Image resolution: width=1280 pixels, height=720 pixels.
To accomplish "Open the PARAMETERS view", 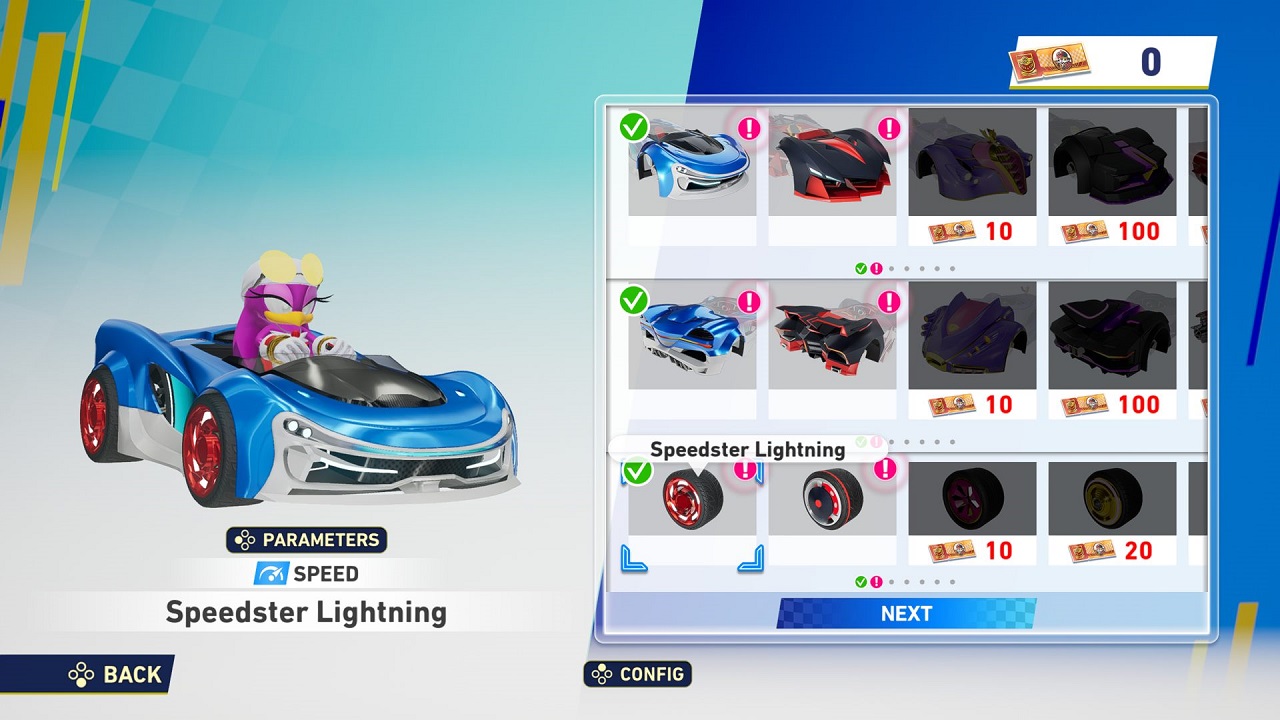I will click(307, 540).
